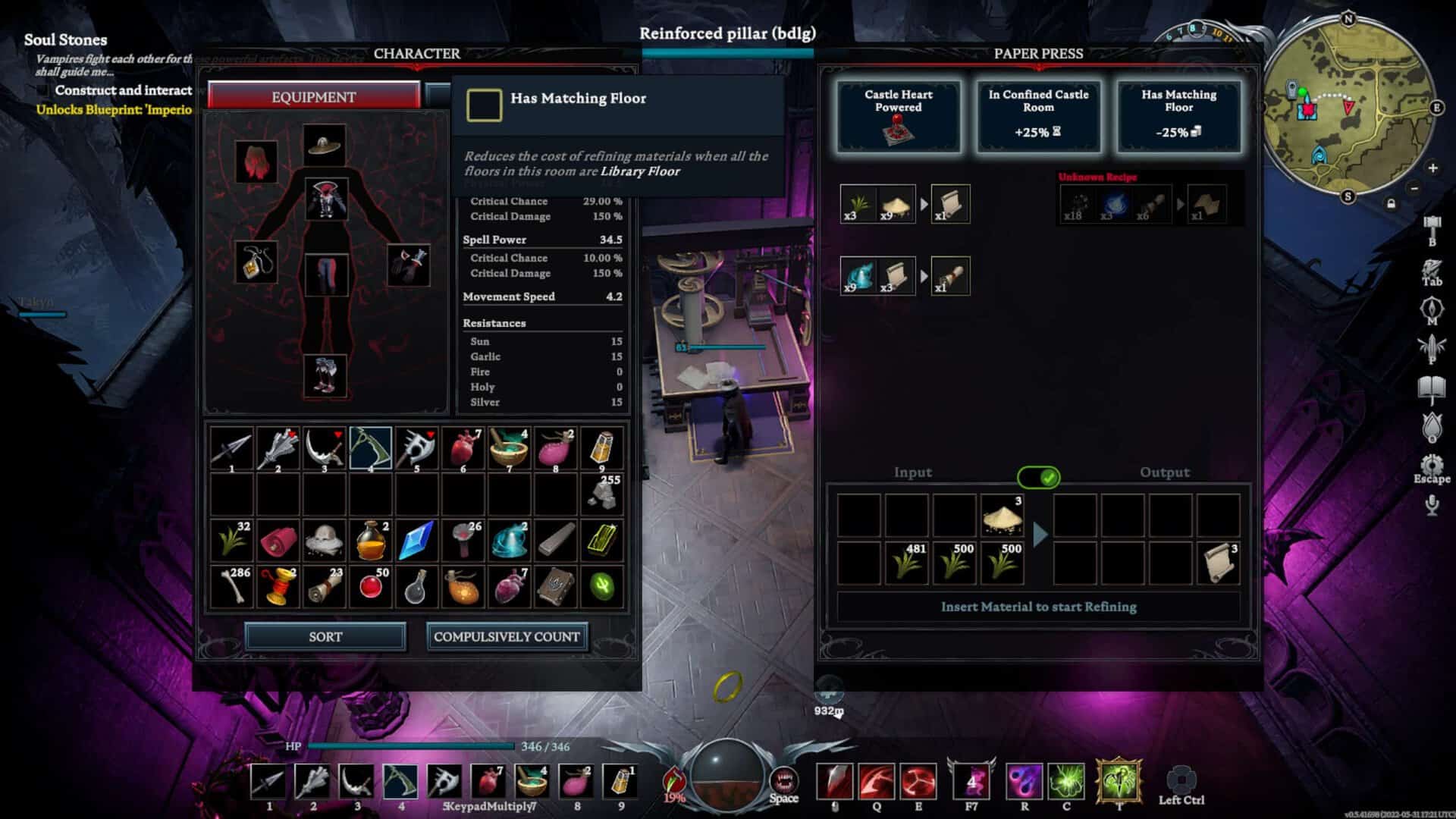Choose the stone stack of 255
The height and width of the screenshot is (819, 1456).
(602, 494)
